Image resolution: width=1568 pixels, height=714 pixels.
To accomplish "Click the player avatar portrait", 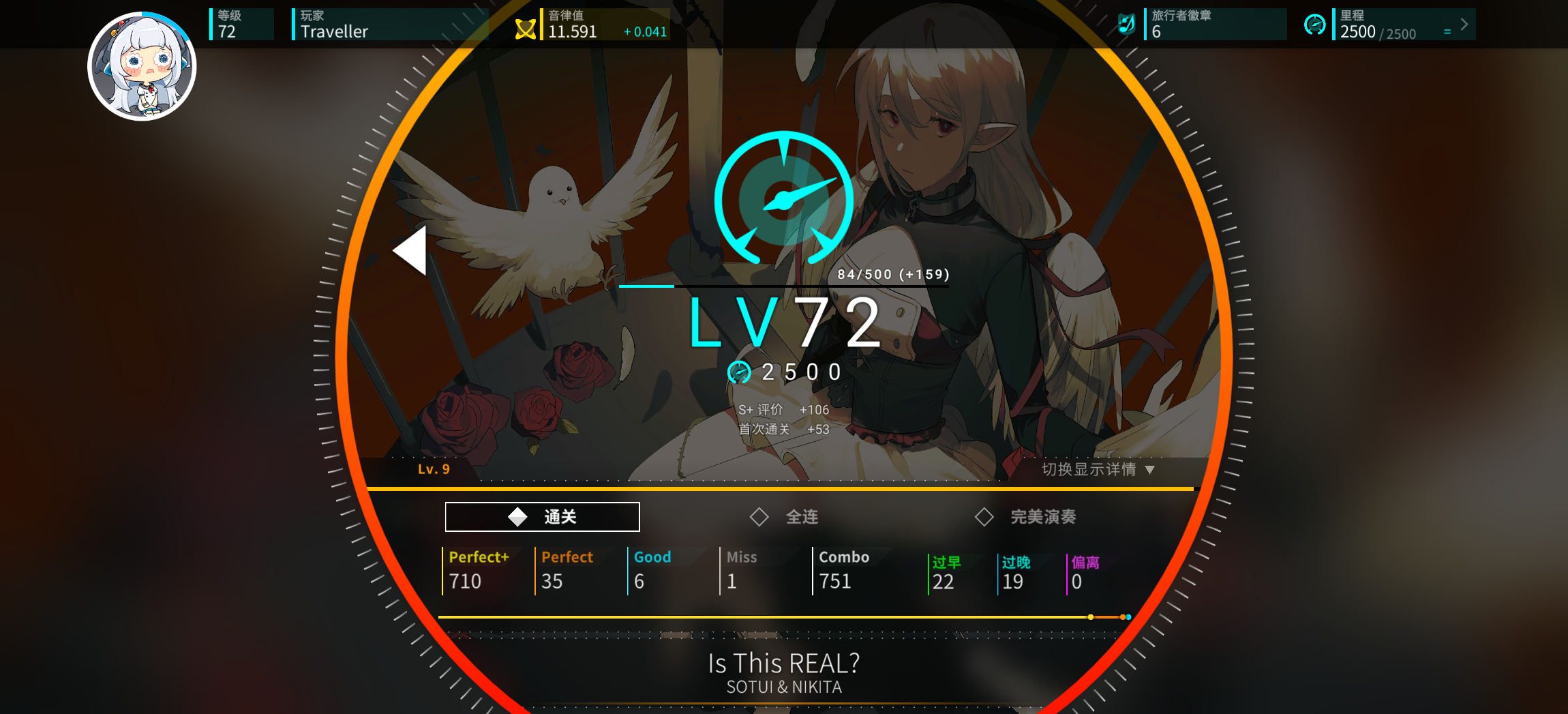I will pos(144,65).
